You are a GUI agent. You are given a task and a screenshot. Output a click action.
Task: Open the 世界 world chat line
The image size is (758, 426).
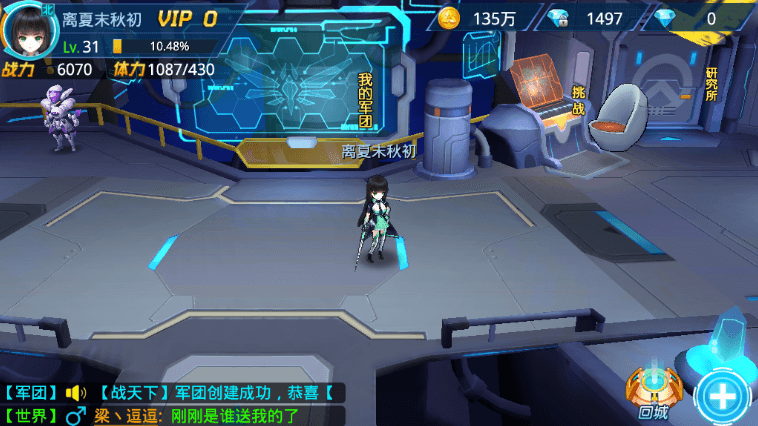pyautogui.click(x=172, y=415)
